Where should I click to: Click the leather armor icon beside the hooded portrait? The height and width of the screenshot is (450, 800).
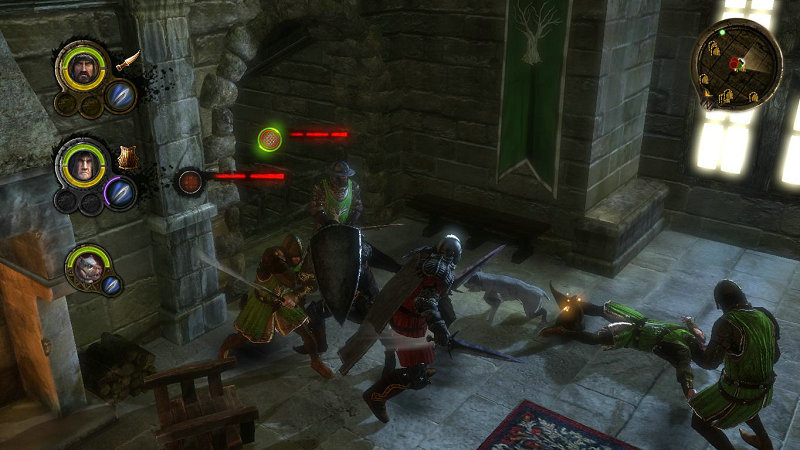[x=127, y=157]
